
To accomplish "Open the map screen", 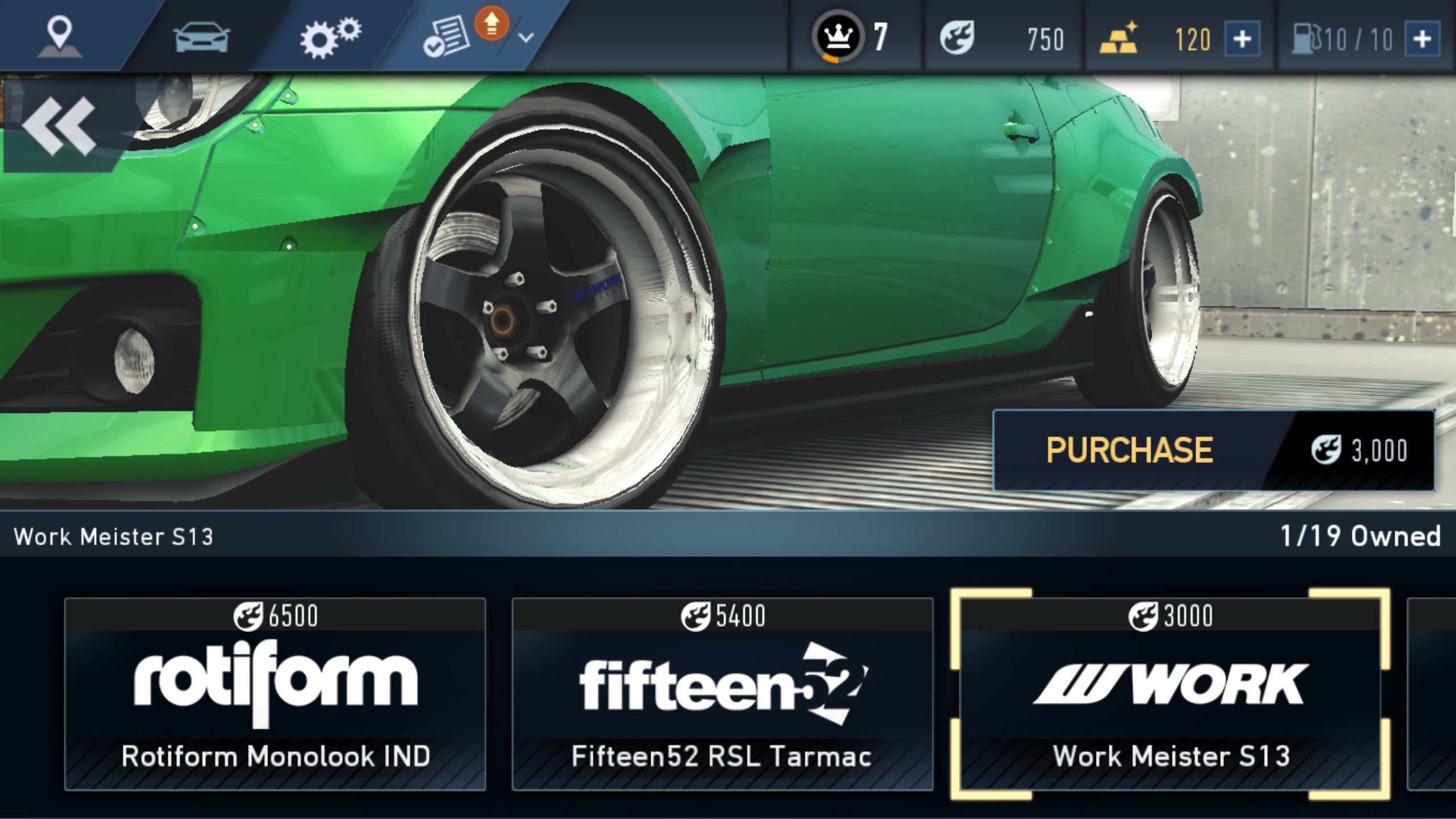I will pyautogui.click(x=60, y=35).
